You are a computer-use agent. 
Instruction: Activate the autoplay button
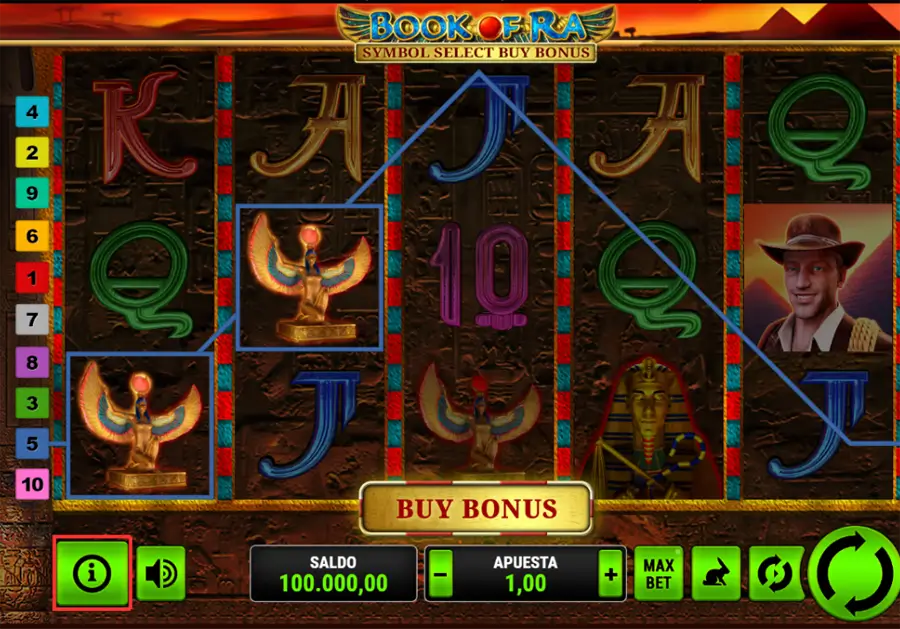click(x=773, y=573)
